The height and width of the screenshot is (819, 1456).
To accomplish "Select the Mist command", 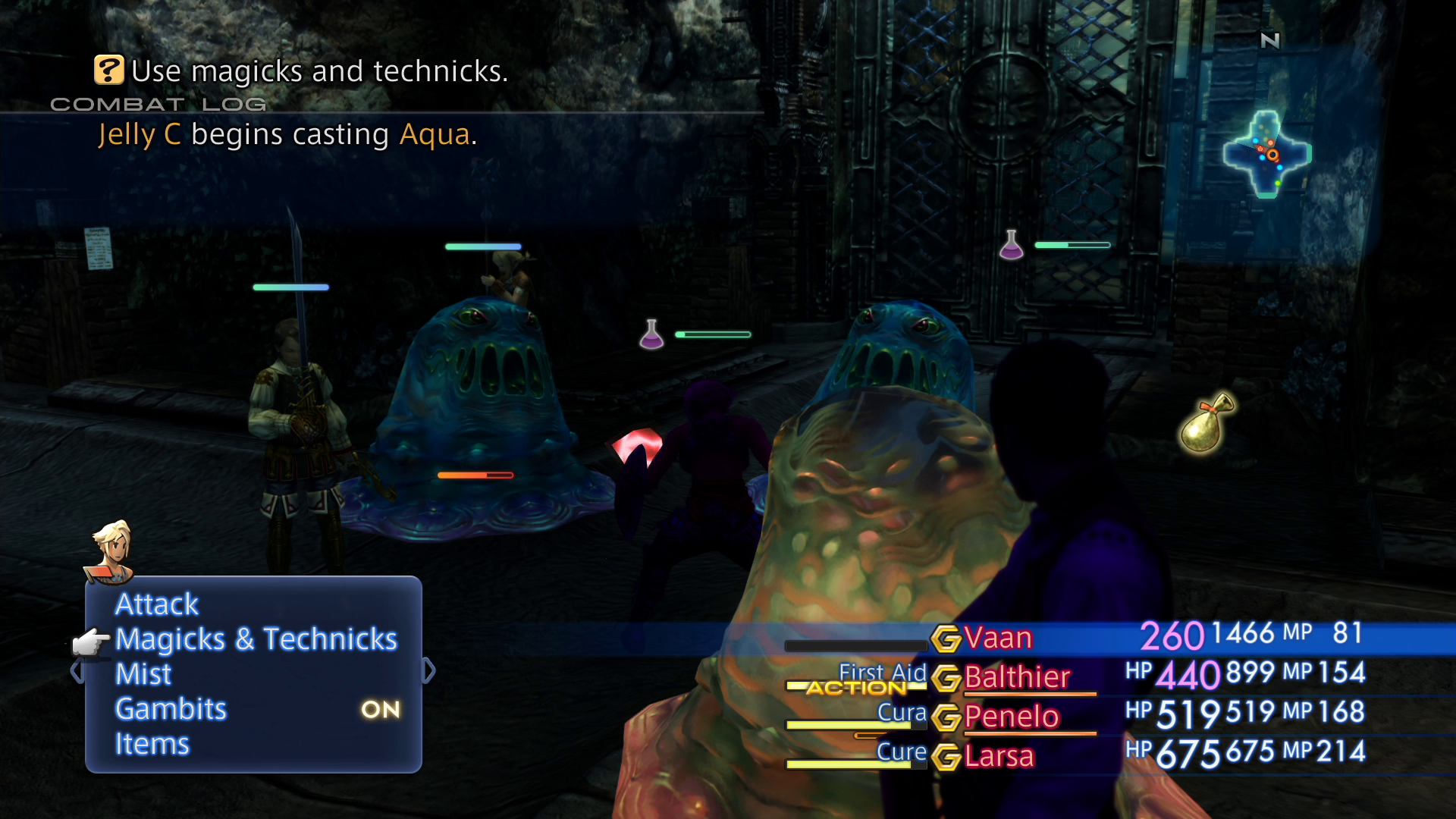I will click(143, 674).
